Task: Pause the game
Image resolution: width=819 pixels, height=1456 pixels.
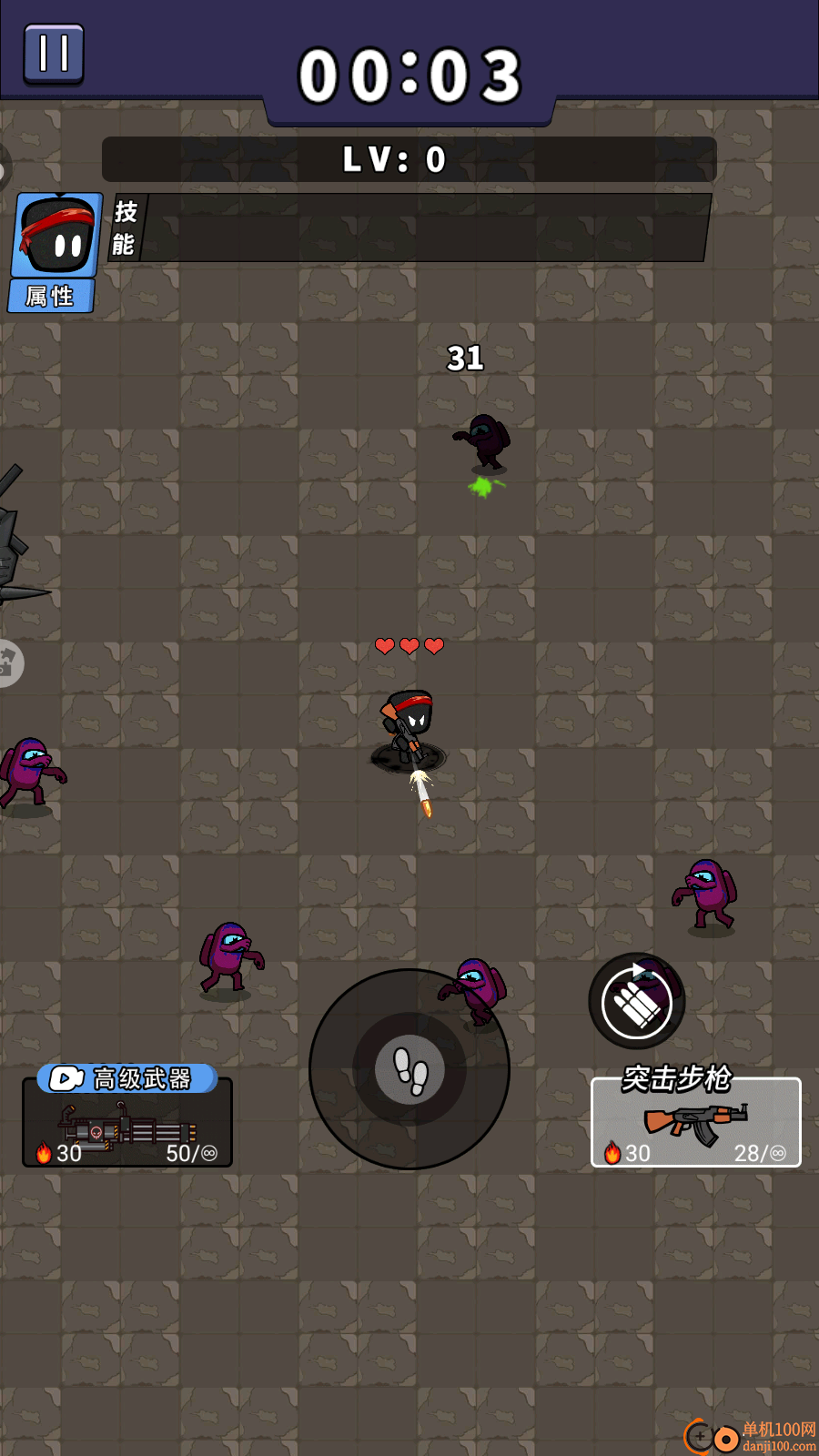Action: [x=54, y=54]
